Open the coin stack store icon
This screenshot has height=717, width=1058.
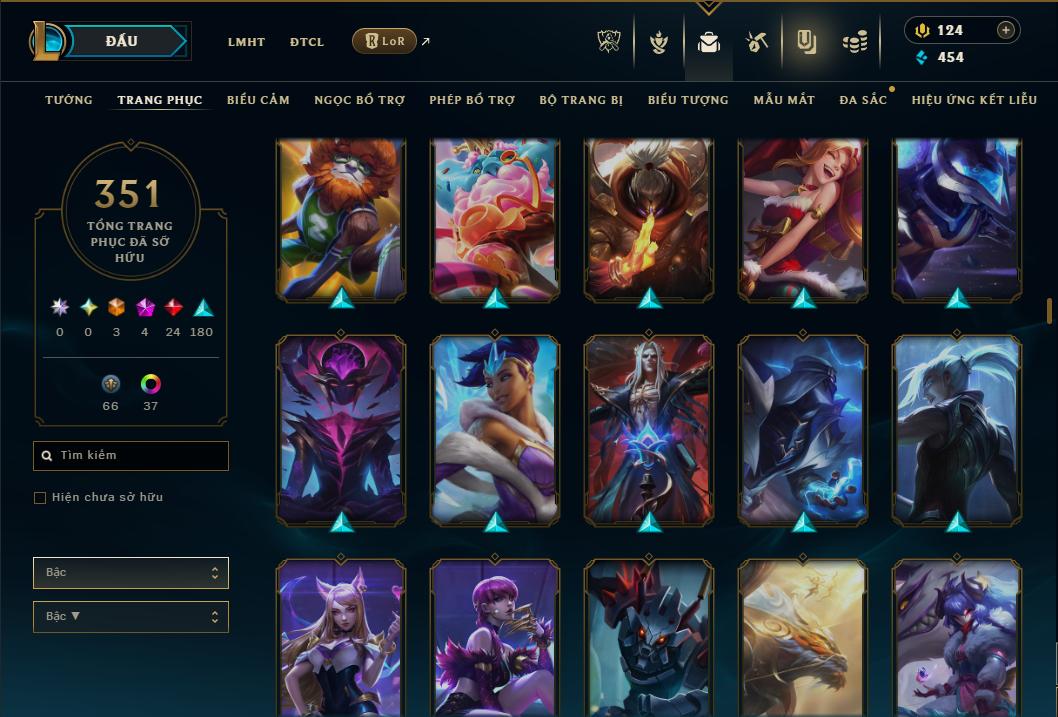[x=854, y=42]
